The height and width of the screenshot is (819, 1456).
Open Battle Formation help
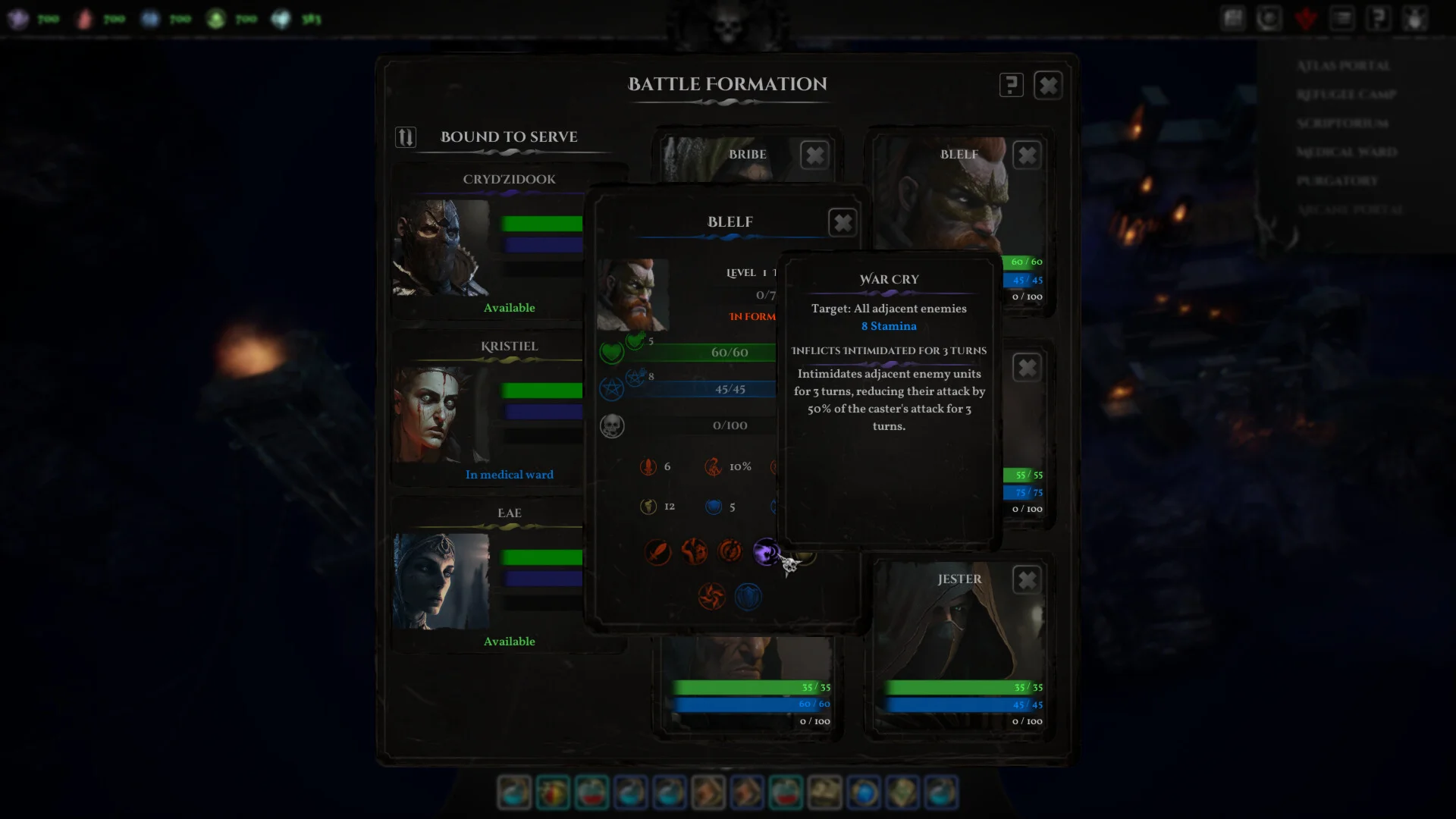pos(1011,85)
